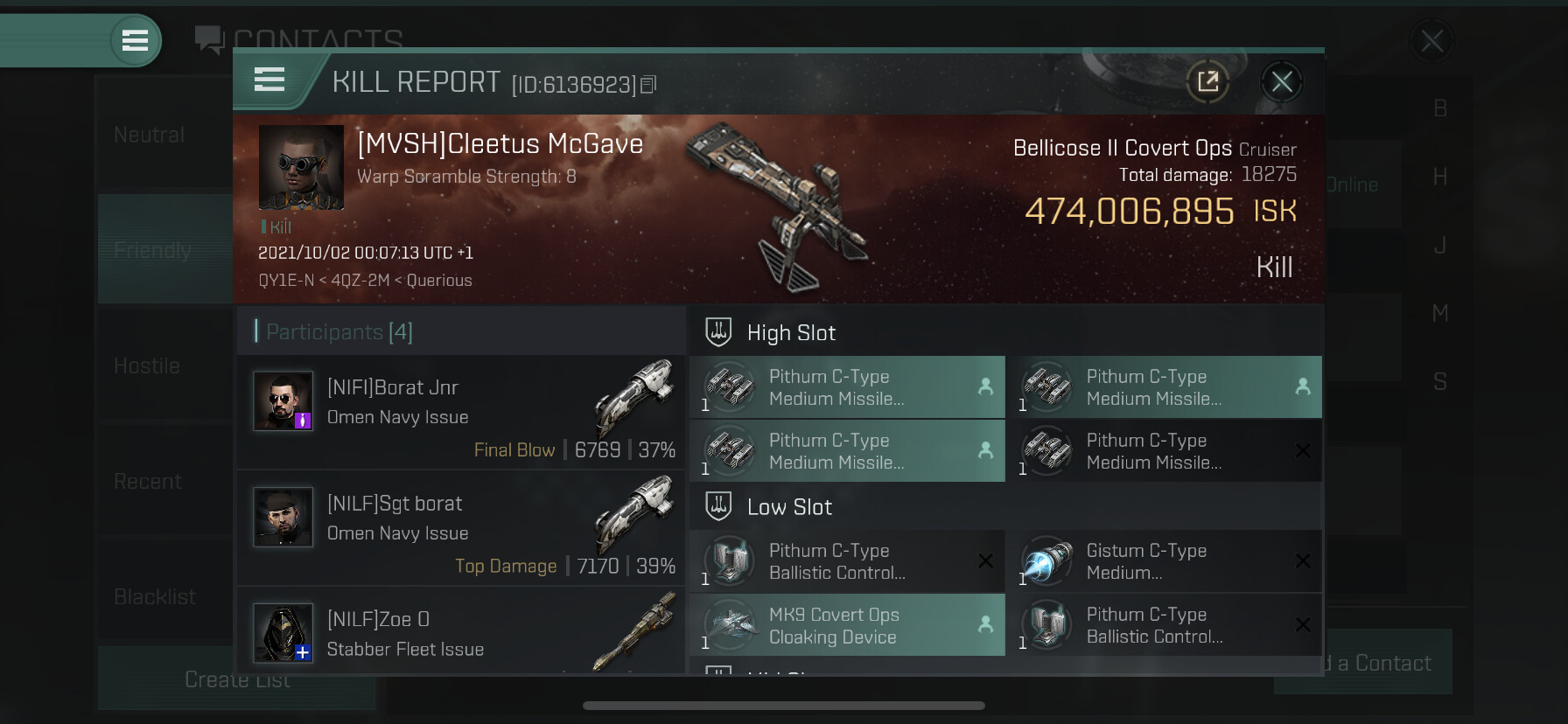Open the main menu button at top left
Viewport: 1568px width, 724px height.
[x=135, y=40]
